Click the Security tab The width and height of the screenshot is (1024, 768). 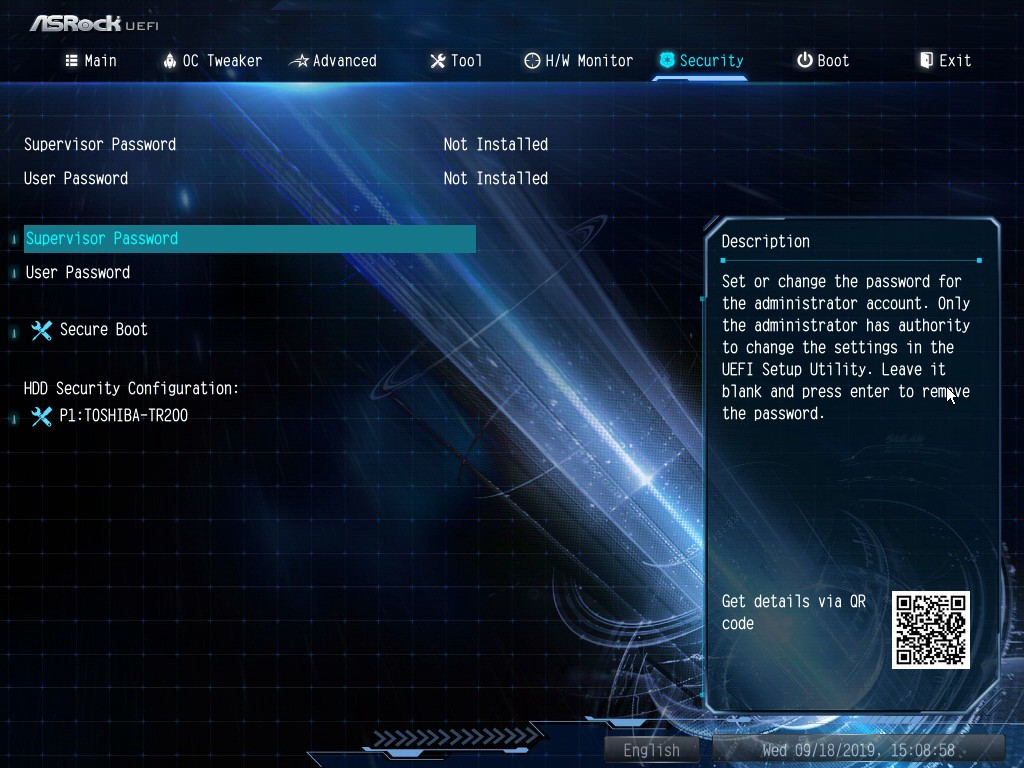(x=701, y=61)
